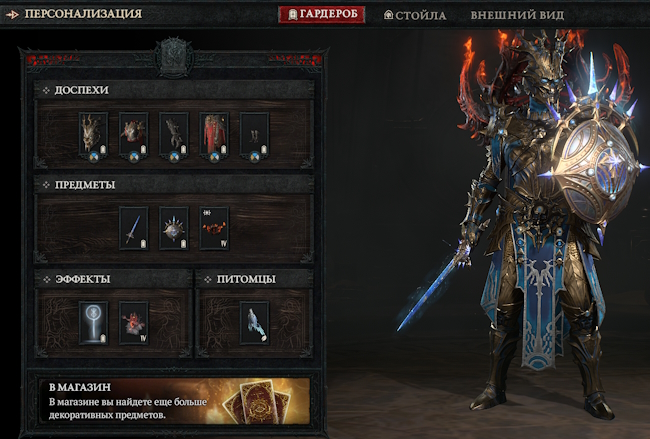Select the red fiery effect slot
The width and height of the screenshot is (650, 439).
(134, 323)
